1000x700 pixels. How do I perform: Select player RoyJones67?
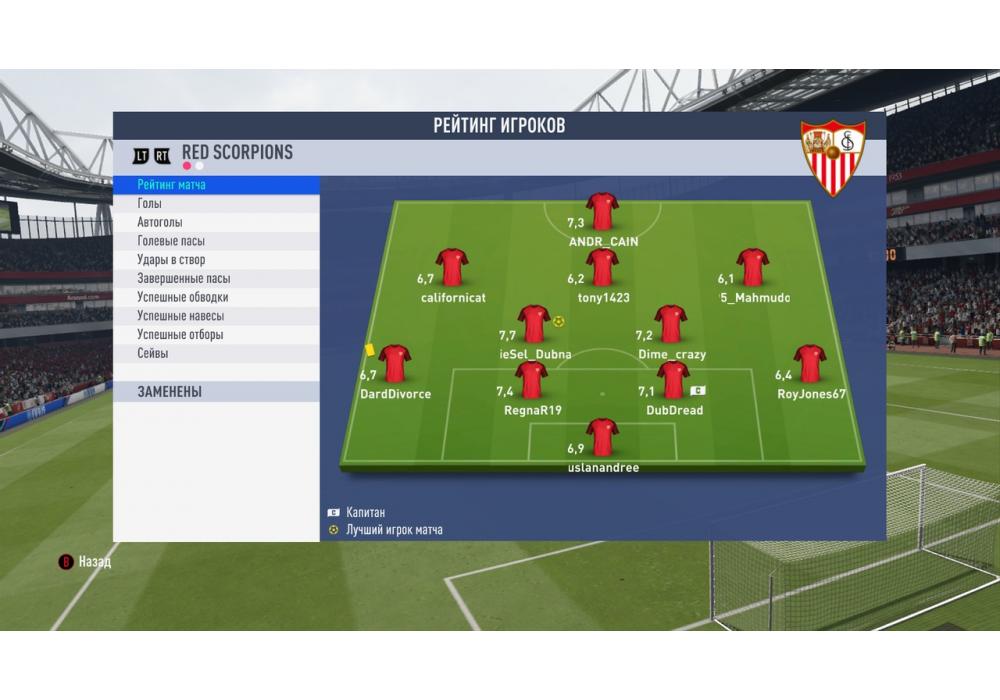[809, 365]
